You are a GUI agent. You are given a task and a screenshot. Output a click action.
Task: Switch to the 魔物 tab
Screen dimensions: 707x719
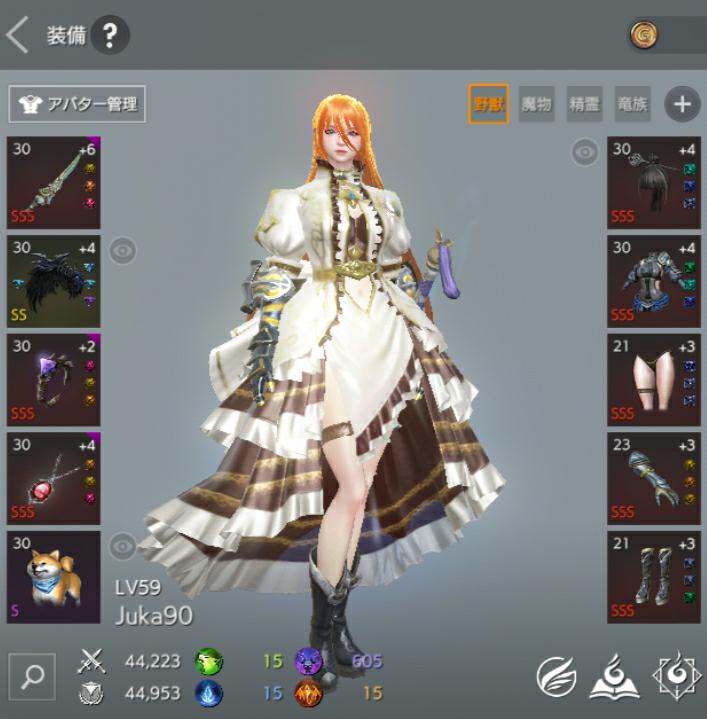coord(537,103)
